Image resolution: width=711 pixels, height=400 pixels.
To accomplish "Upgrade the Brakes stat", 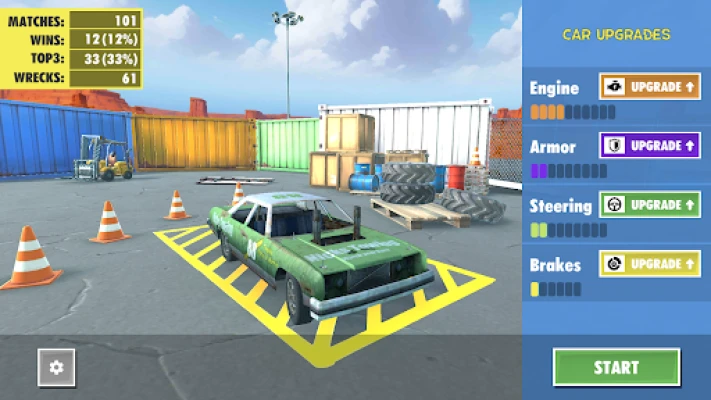I will [x=650, y=264].
